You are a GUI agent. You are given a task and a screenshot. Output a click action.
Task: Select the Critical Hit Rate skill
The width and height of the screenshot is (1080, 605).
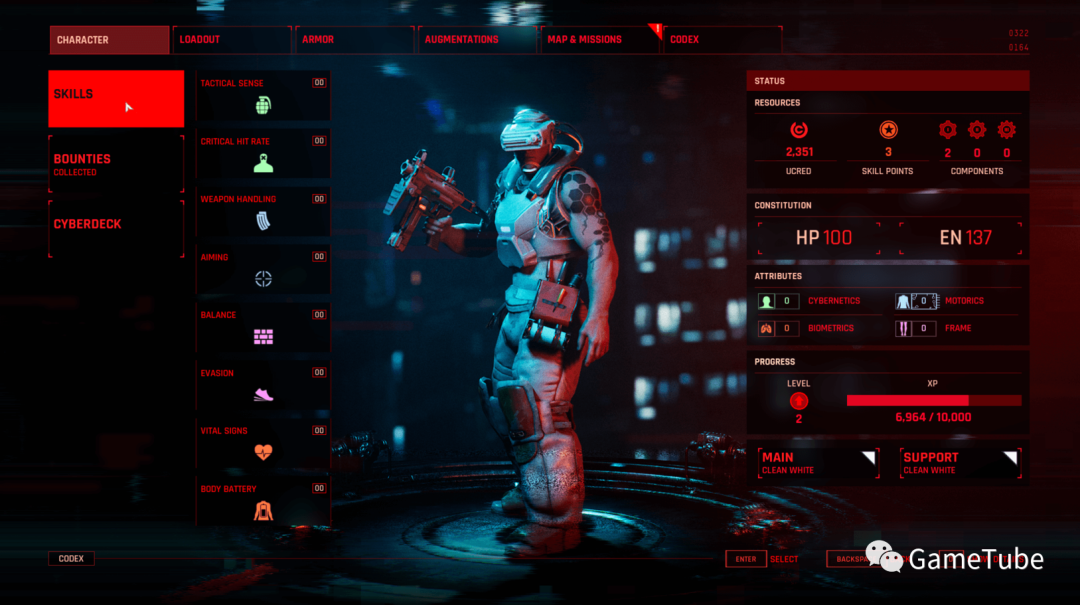[263, 155]
